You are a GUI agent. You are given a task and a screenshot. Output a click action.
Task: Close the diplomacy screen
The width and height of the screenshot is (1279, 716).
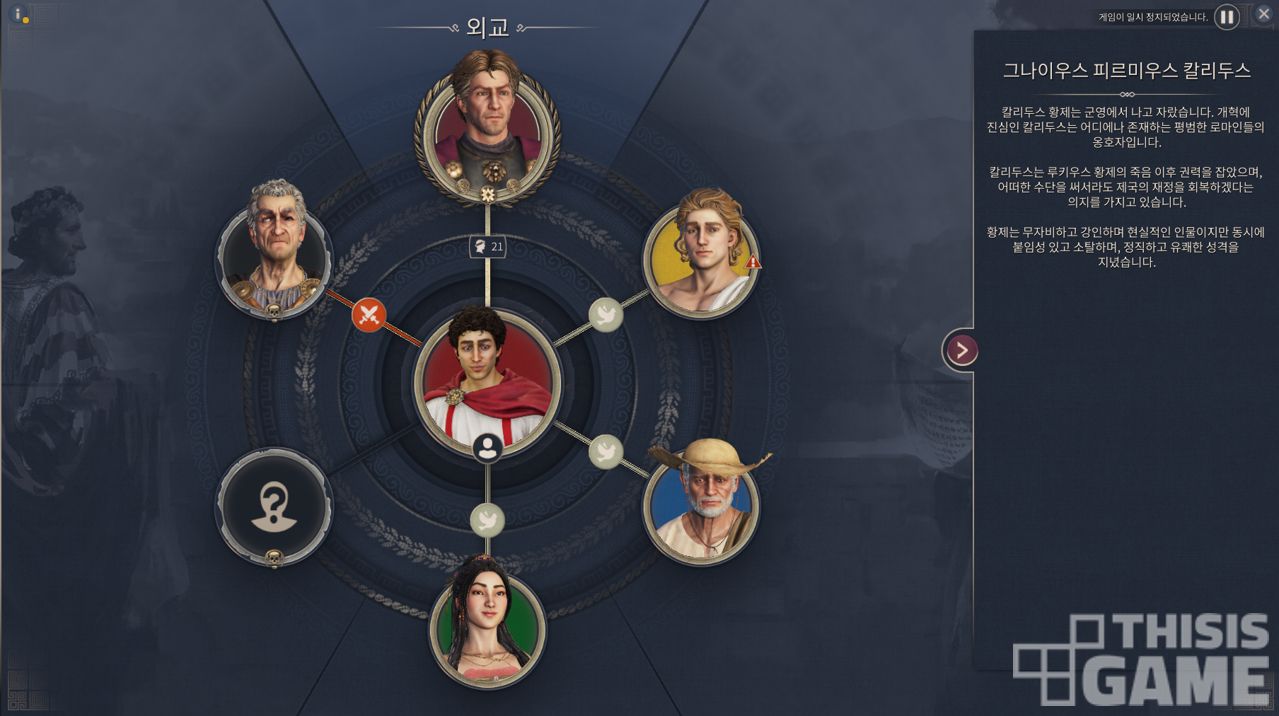1263,14
